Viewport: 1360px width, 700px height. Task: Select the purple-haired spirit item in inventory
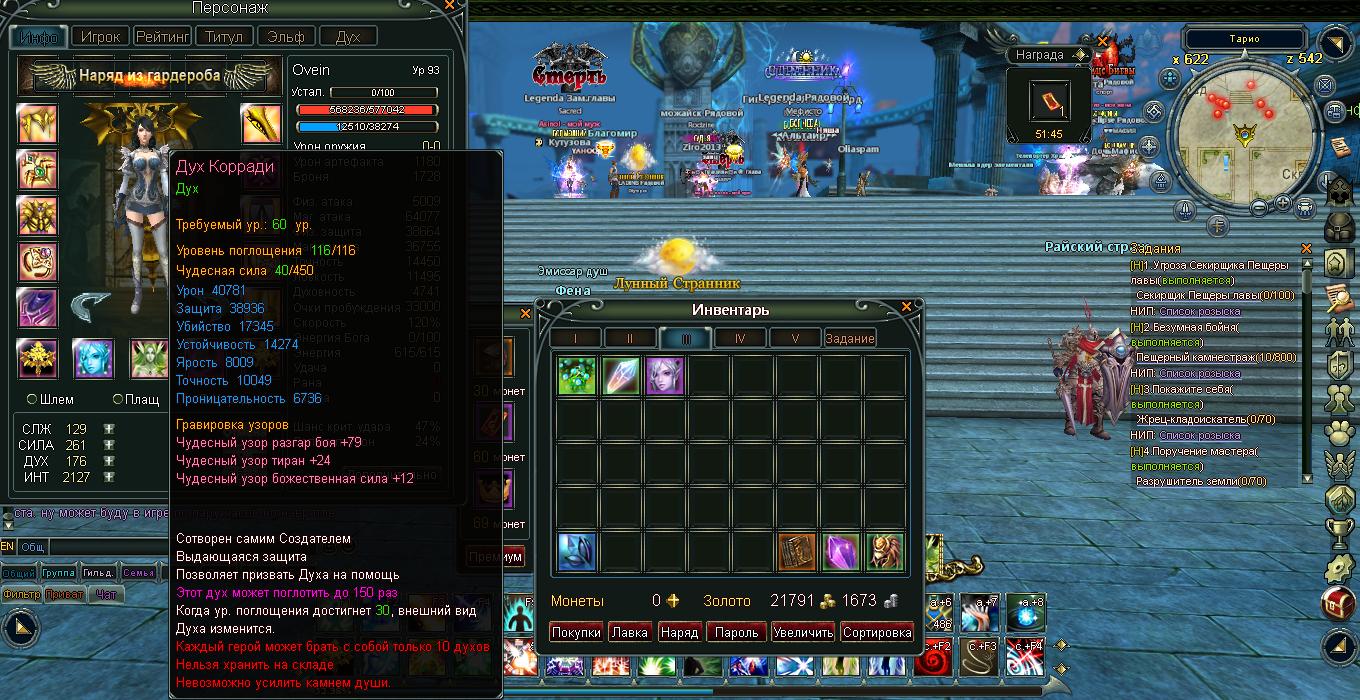tap(664, 376)
